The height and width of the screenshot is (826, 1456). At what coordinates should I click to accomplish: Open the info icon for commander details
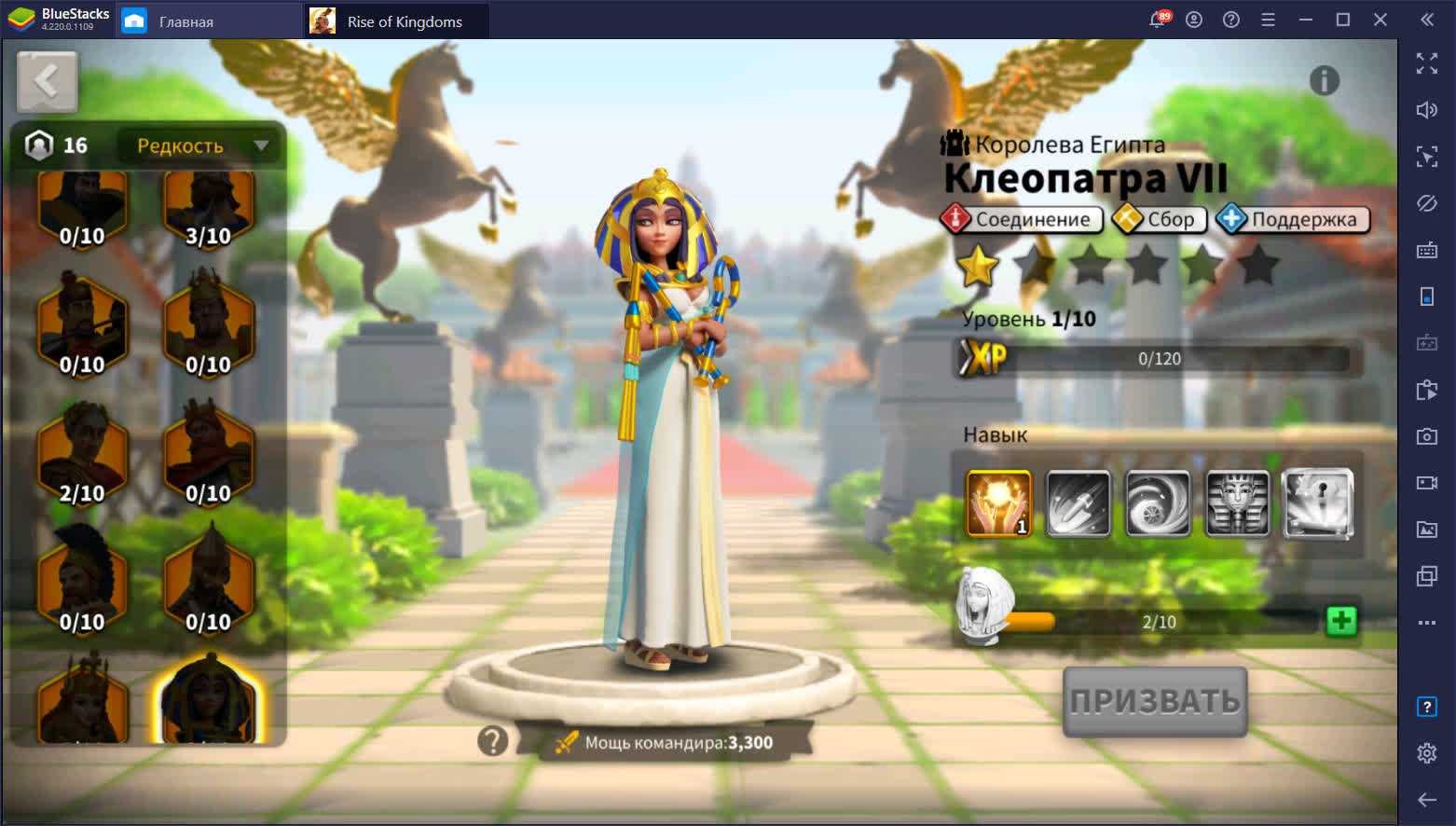coord(1324,81)
